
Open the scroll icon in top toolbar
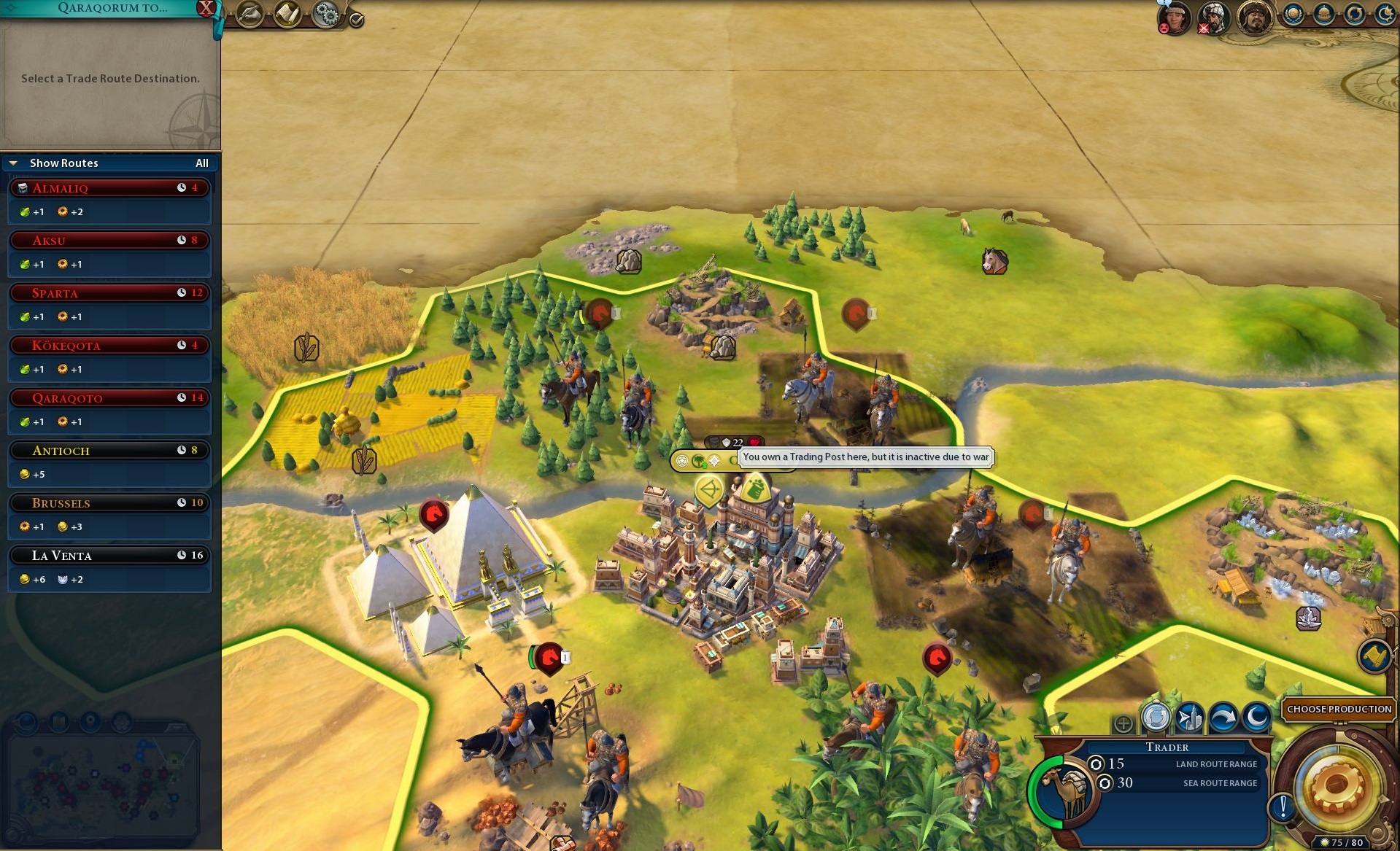[287, 14]
